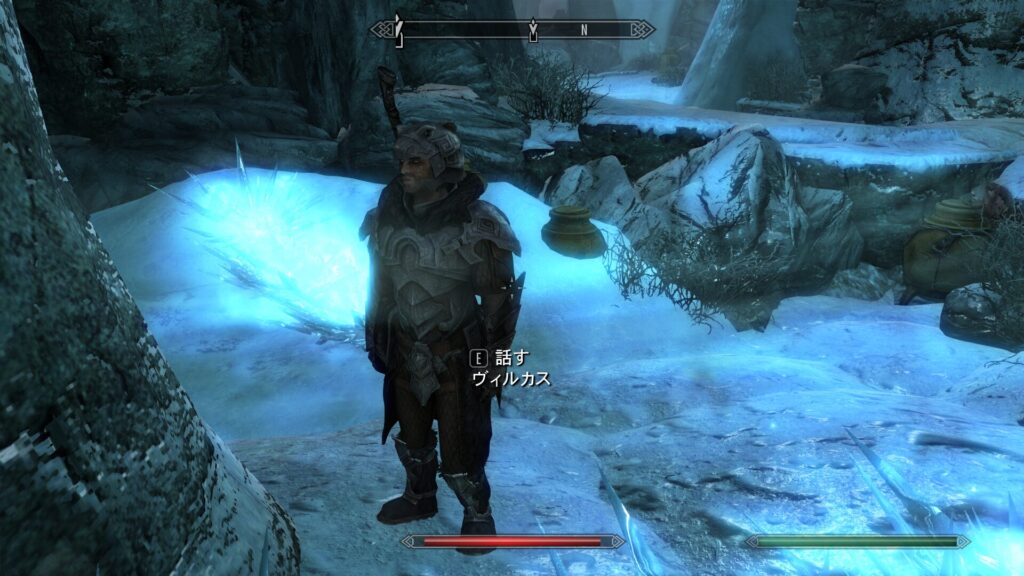The width and height of the screenshot is (1024, 576).
Task: Click the quest arrow marker on the compass
Action: [533, 30]
